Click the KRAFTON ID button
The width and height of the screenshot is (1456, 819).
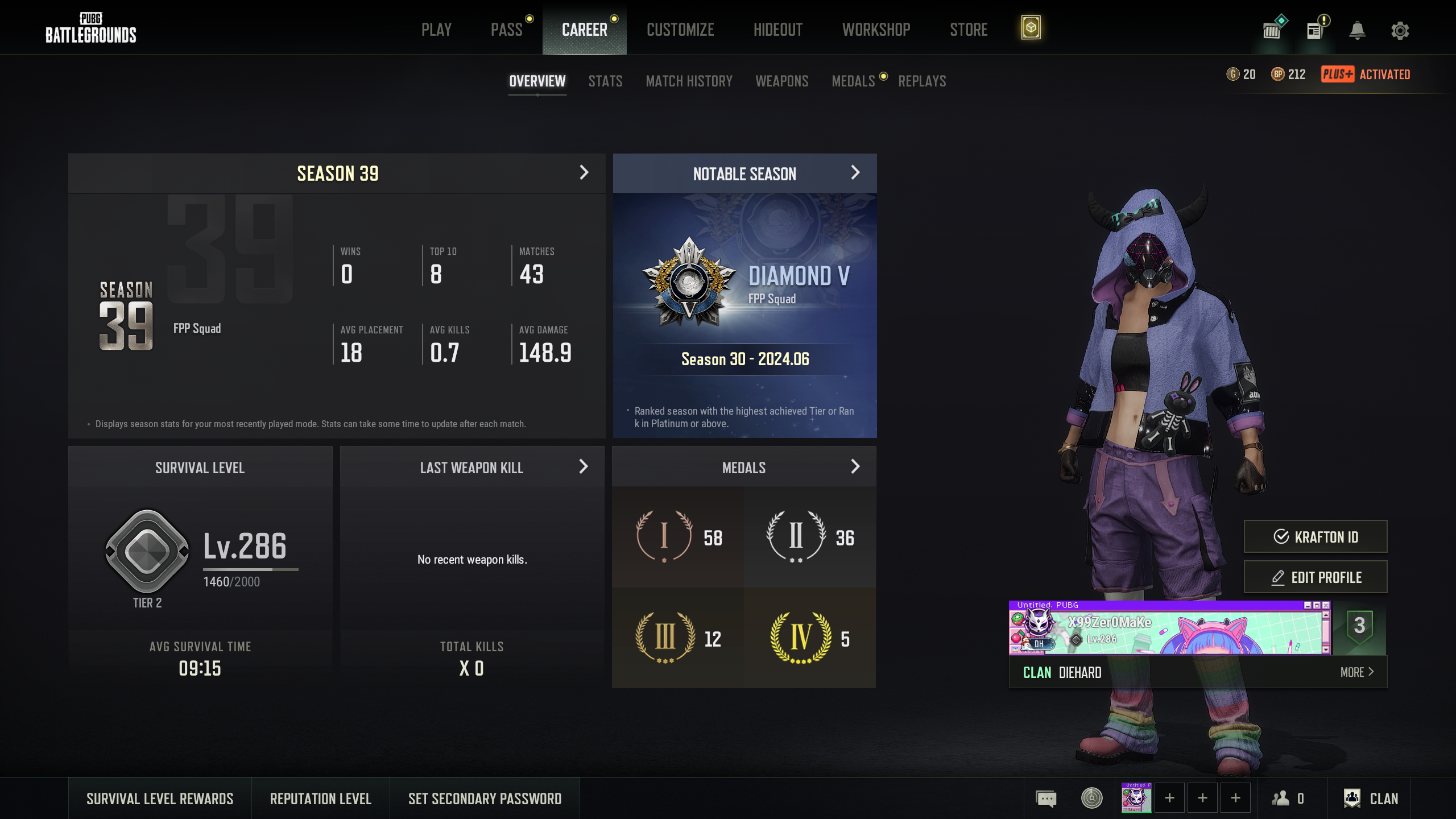pyautogui.click(x=1315, y=537)
